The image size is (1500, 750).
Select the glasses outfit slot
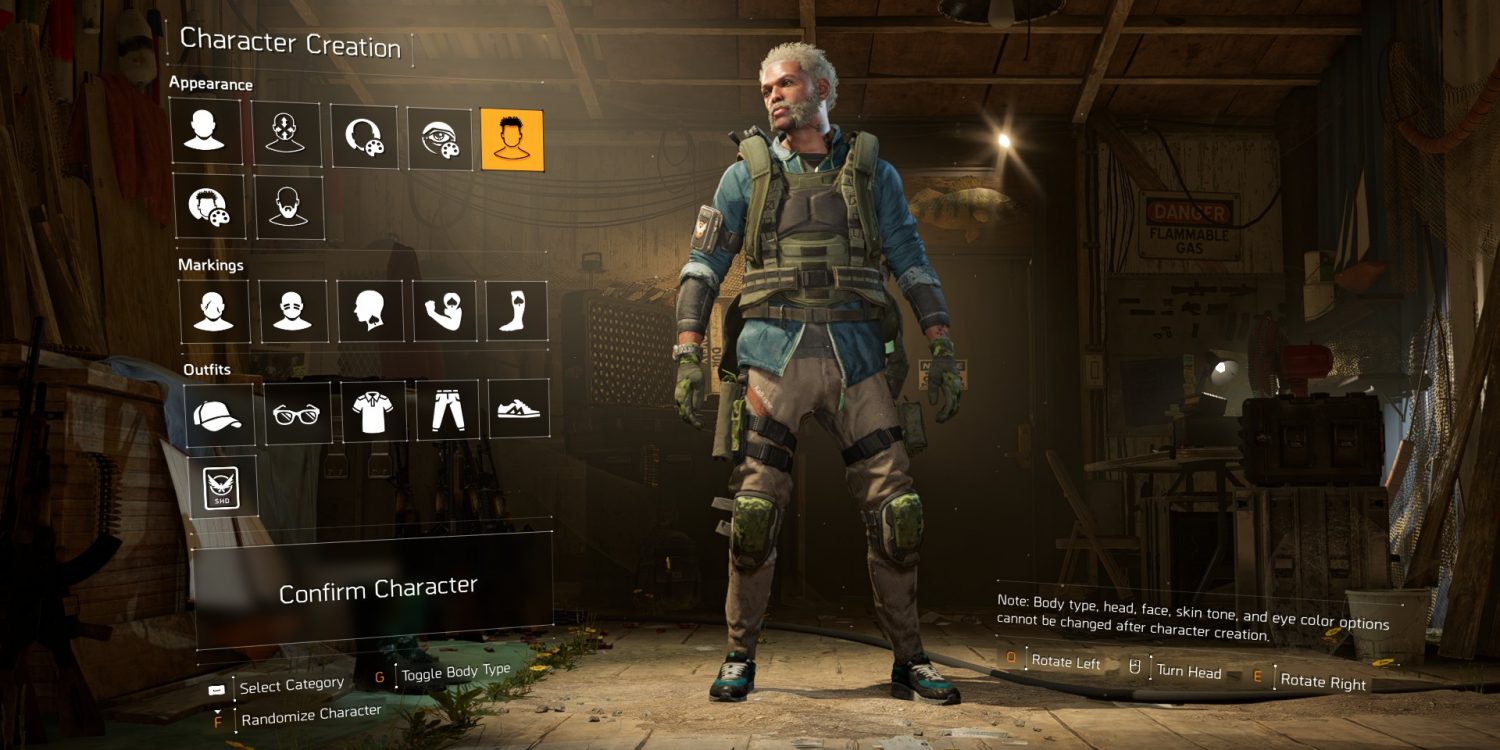[x=297, y=413]
